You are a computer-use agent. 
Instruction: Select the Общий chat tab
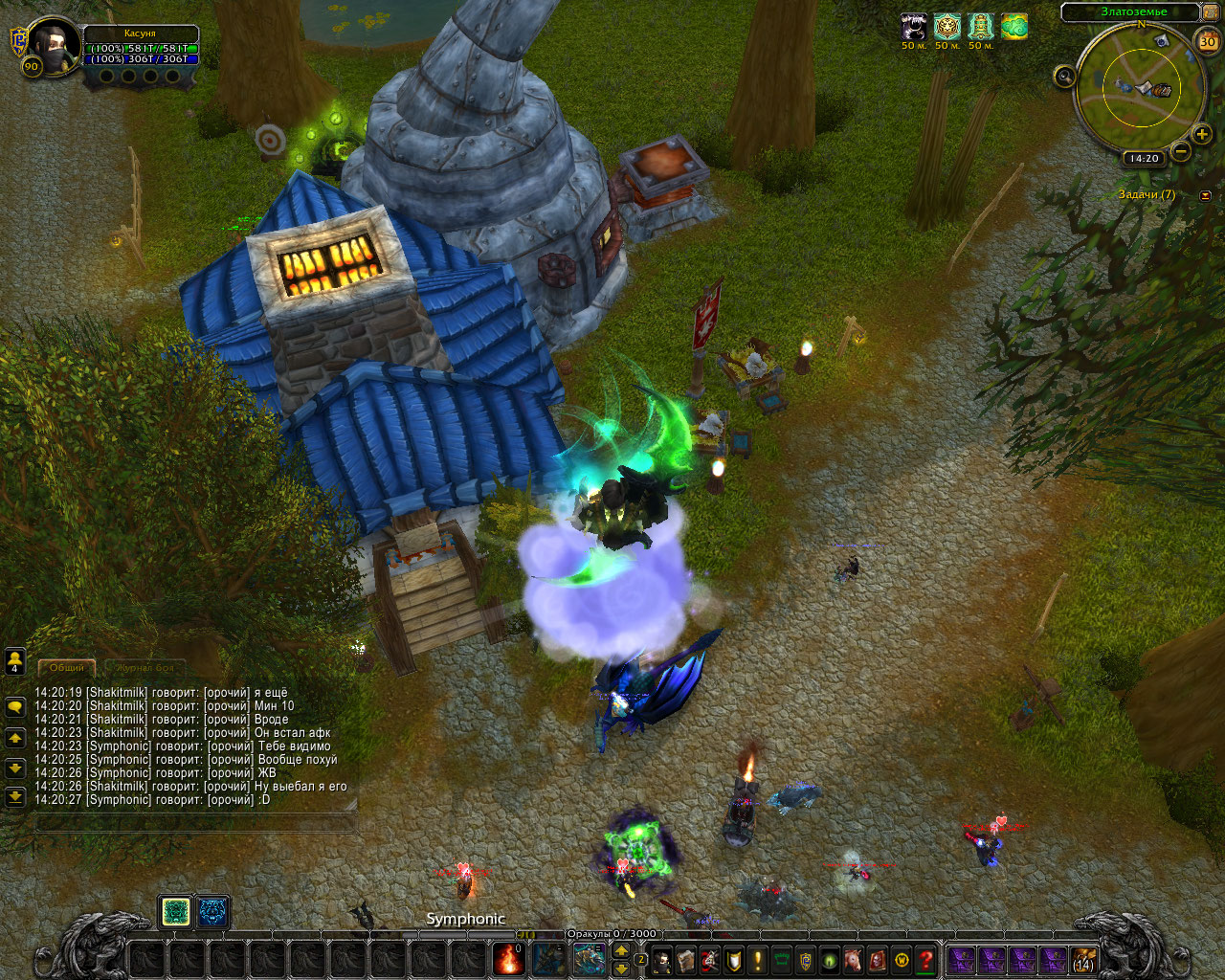click(x=67, y=668)
